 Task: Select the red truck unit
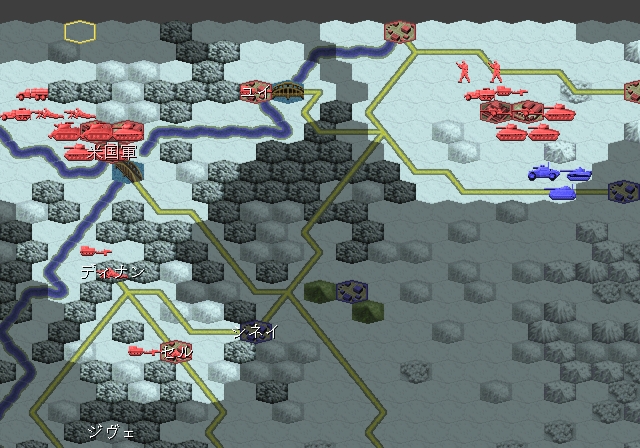point(31,93)
